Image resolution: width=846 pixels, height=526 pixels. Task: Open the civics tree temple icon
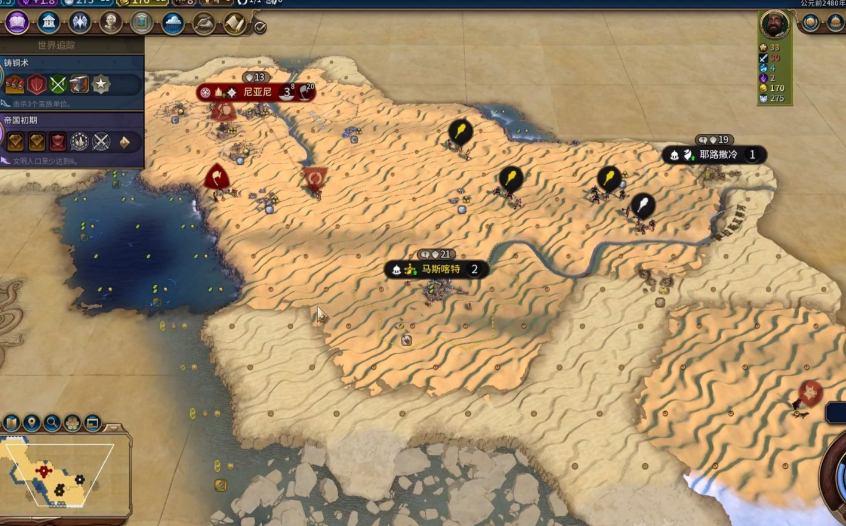pos(48,21)
